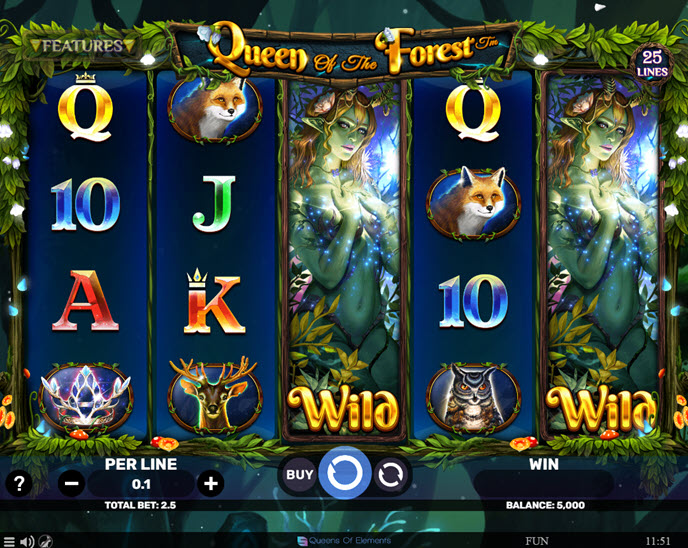The height and width of the screenshot is (548, 688).
Task: Increase the per line bet
Action: pos(211,484)
